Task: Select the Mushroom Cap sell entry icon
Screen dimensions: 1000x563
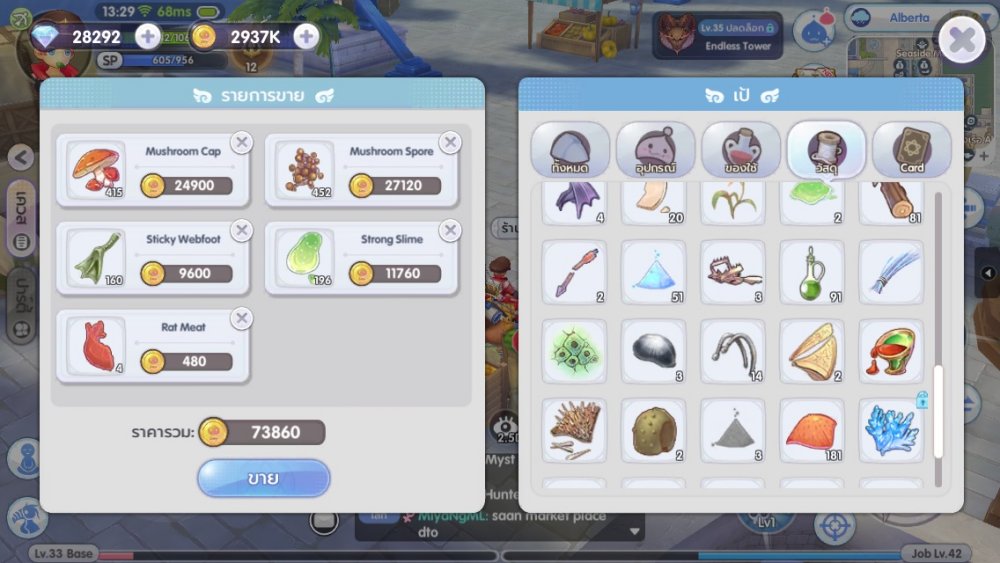Action: point(97,167)
